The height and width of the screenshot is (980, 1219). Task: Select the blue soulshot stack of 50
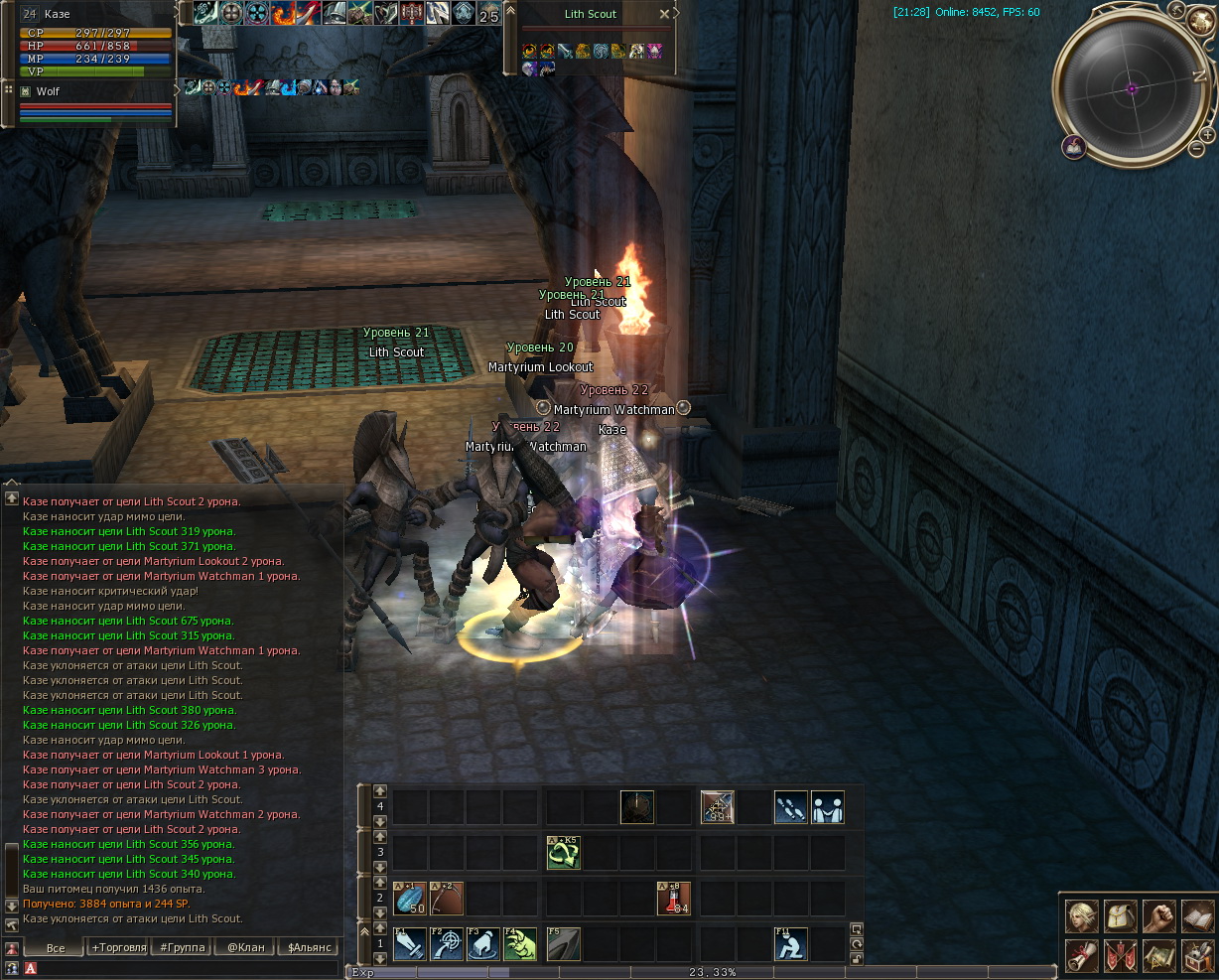(x=410, y=899)
